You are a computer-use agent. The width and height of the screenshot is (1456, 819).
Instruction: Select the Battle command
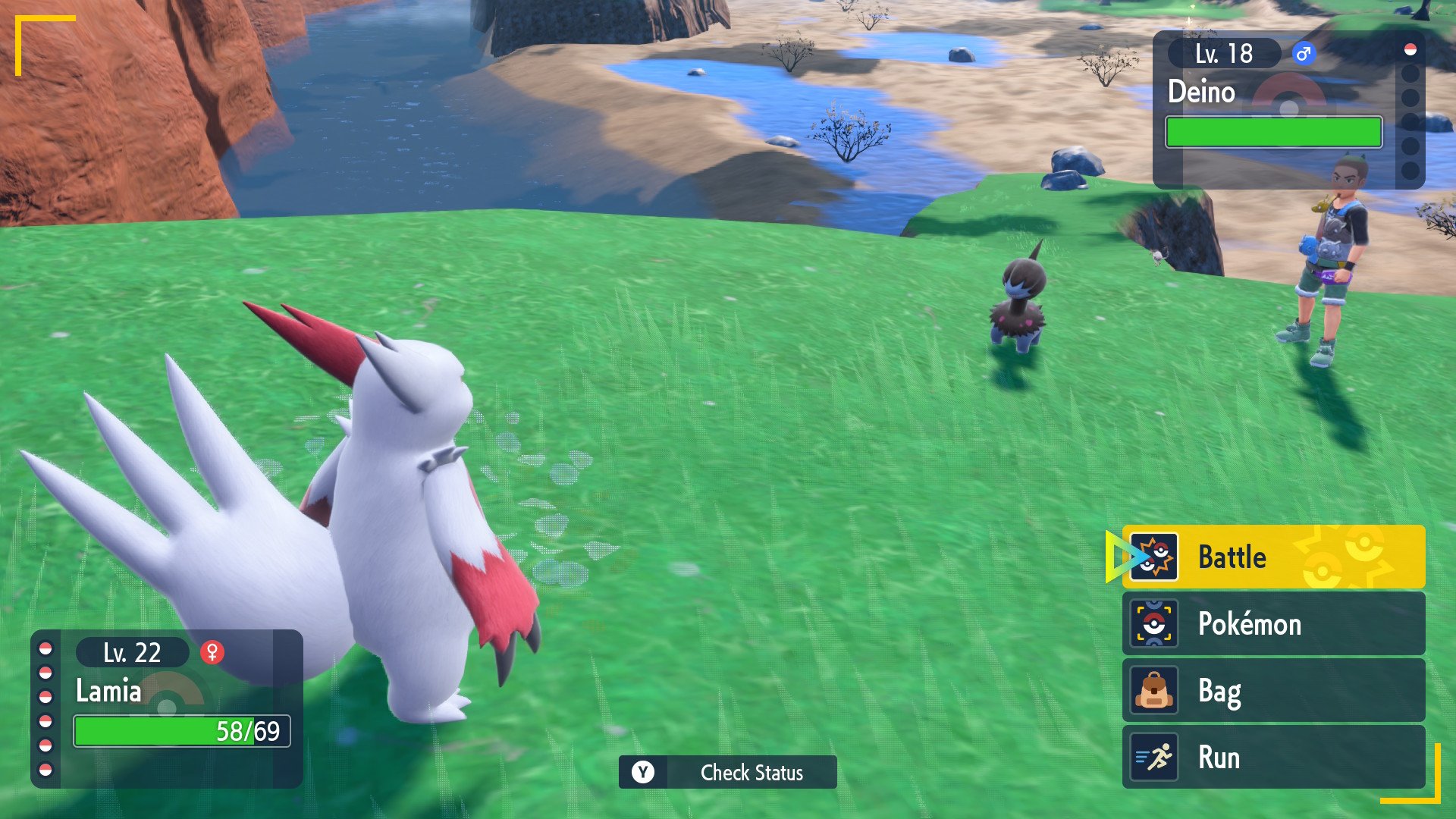pyautogui.click(x=1272, y=557)
